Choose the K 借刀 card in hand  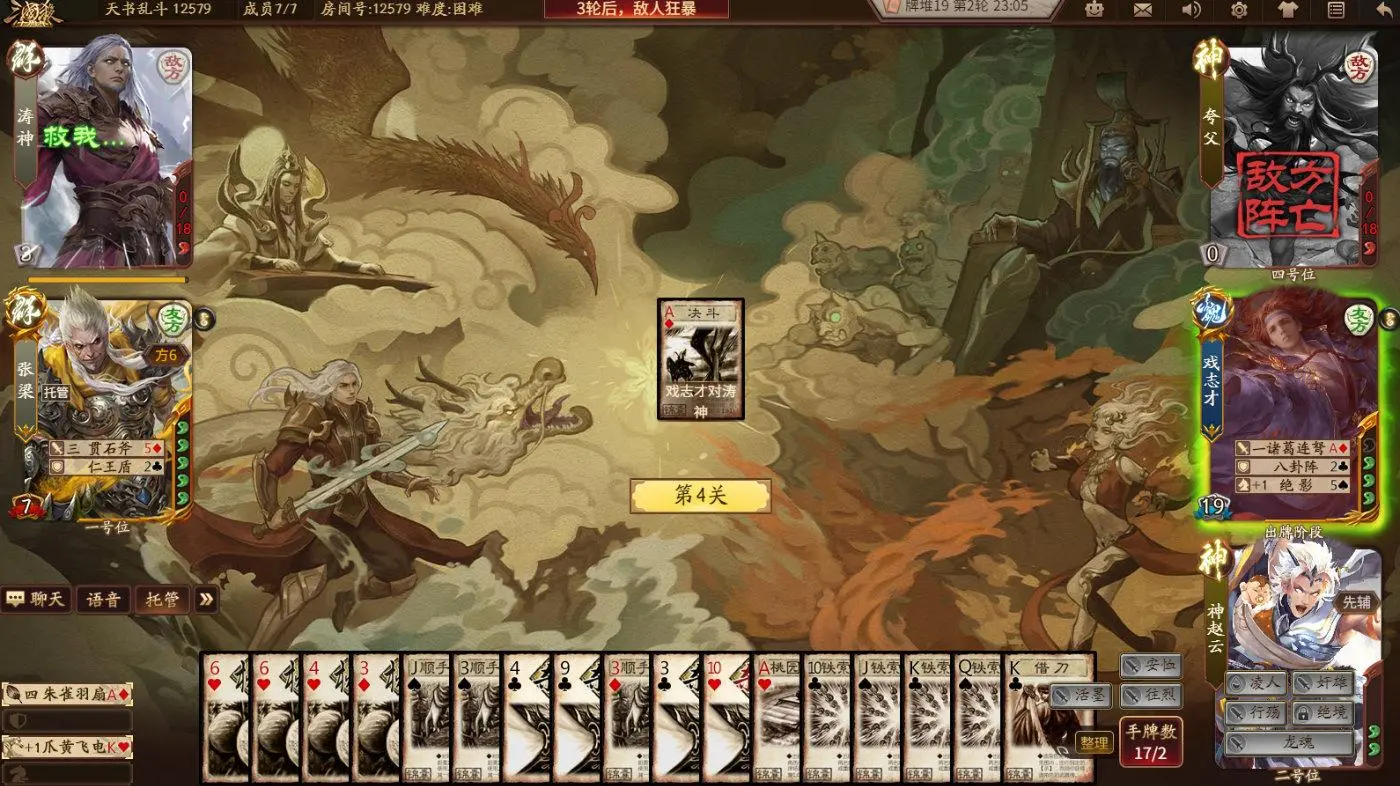[1048, 717]
